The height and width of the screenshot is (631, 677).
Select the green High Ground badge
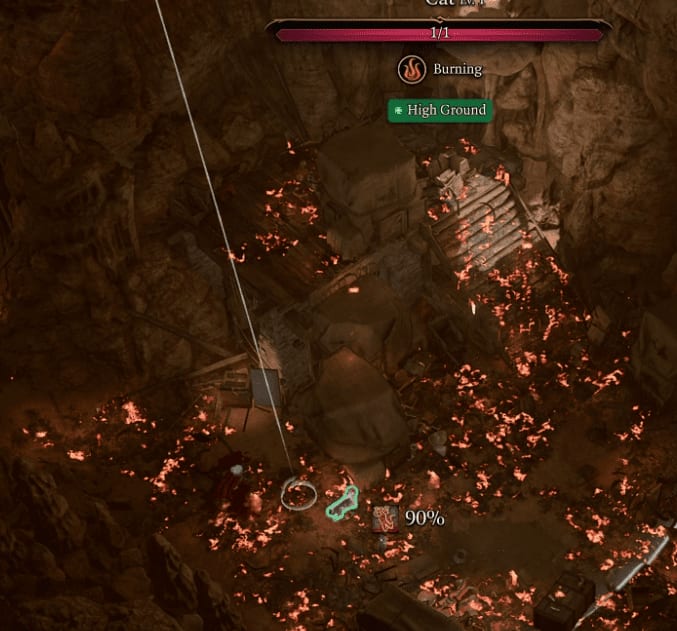[x=440, y=110]
